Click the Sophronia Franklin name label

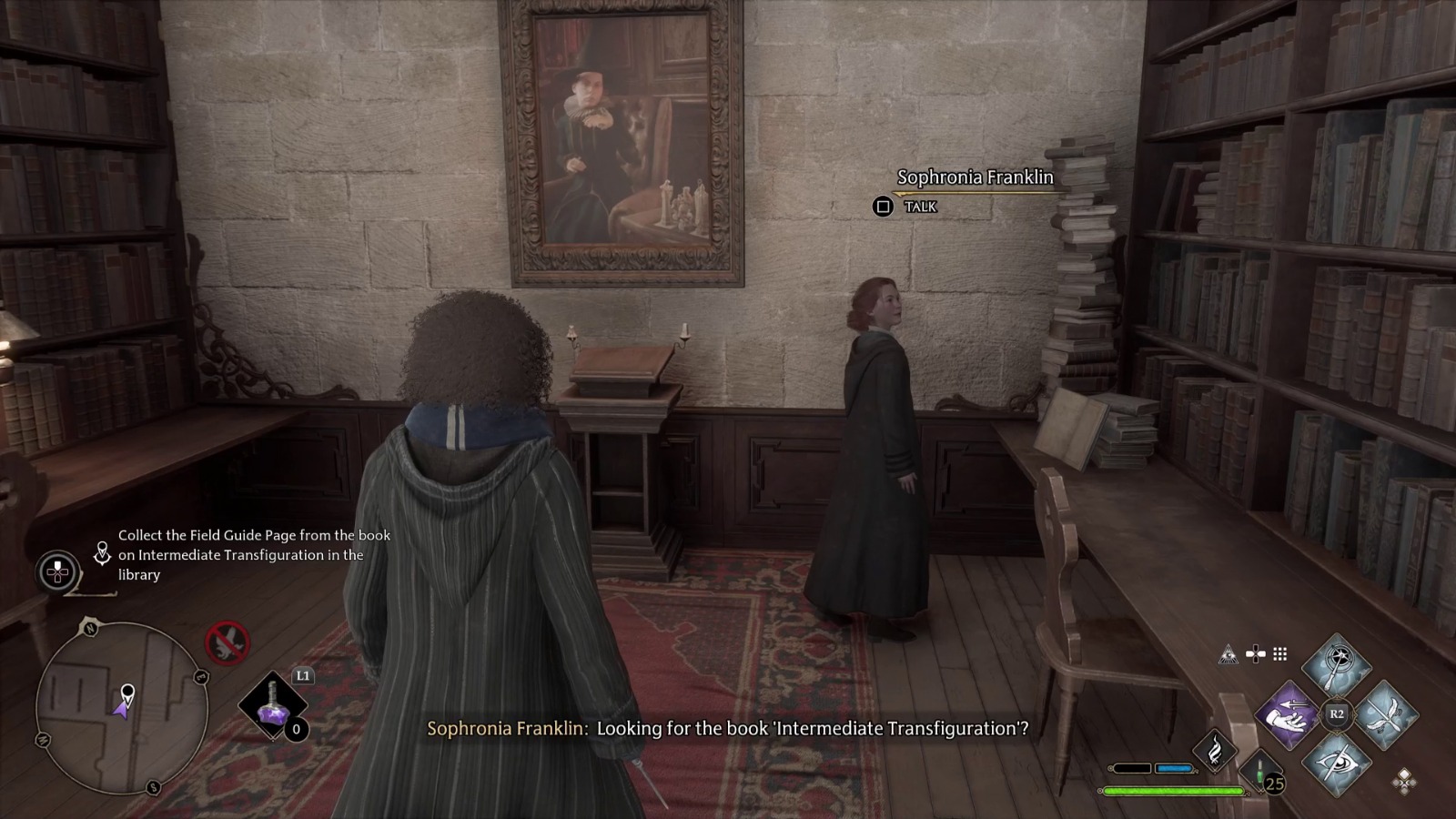(x=974, y=177)
